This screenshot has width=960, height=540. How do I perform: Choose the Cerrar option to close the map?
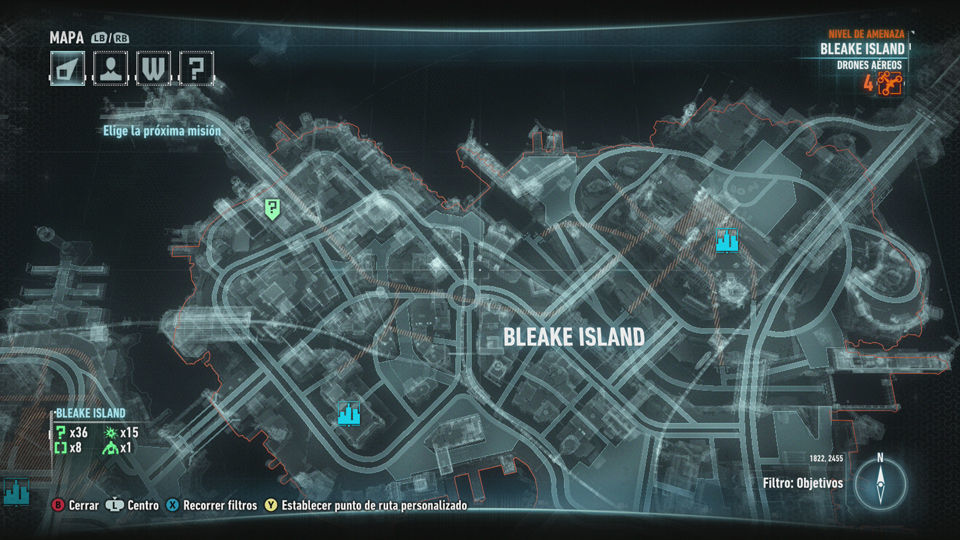[75, 506]
